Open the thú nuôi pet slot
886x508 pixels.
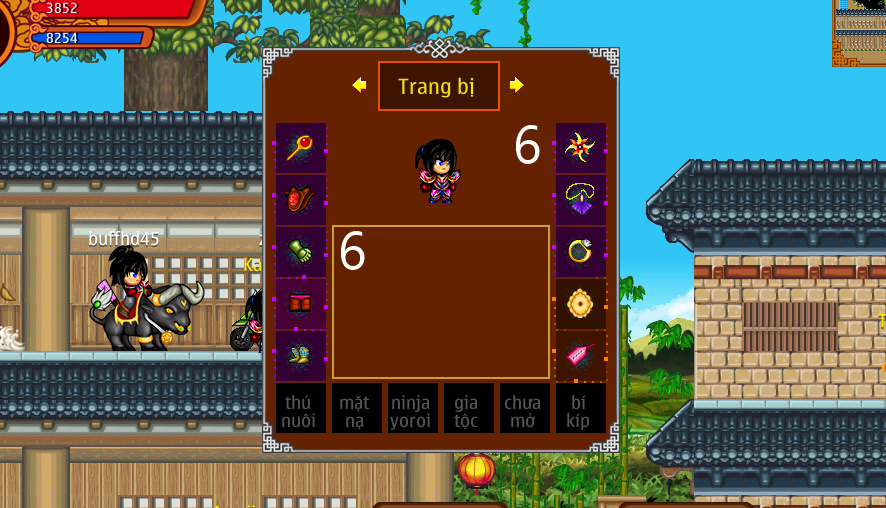pyautogui.click(x=301, y=409)
